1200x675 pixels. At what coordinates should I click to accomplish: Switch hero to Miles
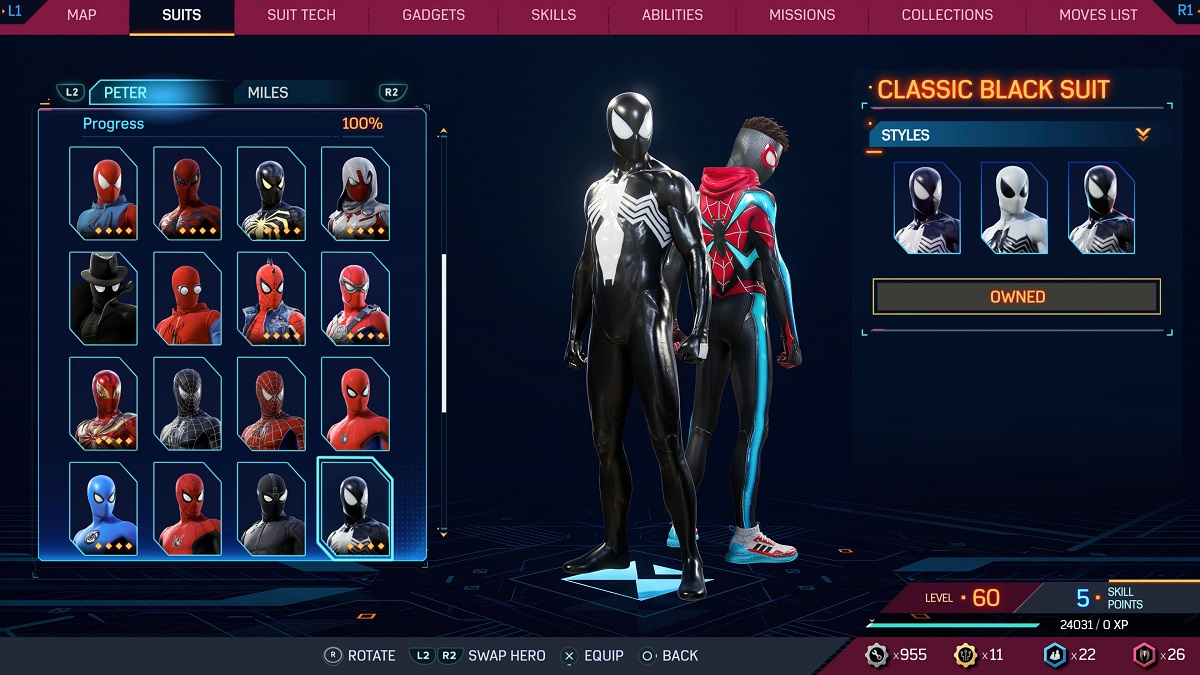[268, 93]
